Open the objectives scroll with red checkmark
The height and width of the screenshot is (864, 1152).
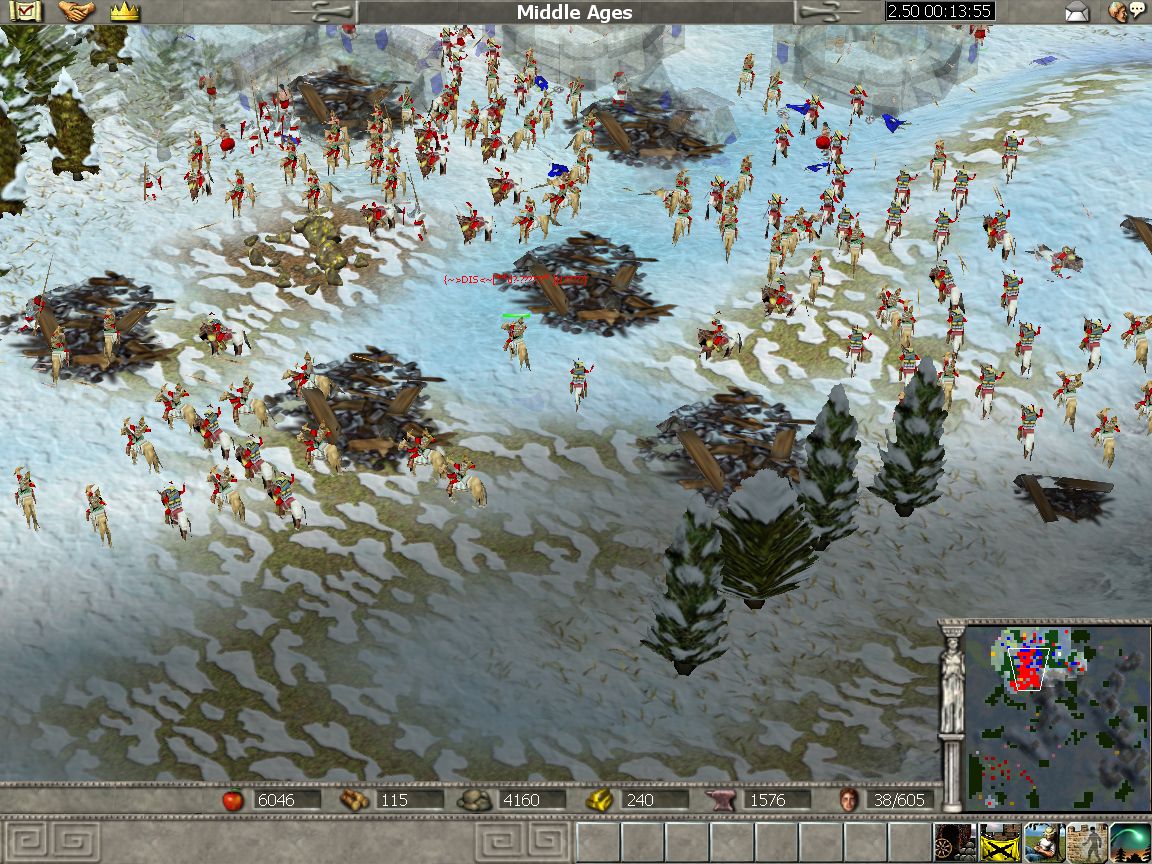tap(22, 12)
